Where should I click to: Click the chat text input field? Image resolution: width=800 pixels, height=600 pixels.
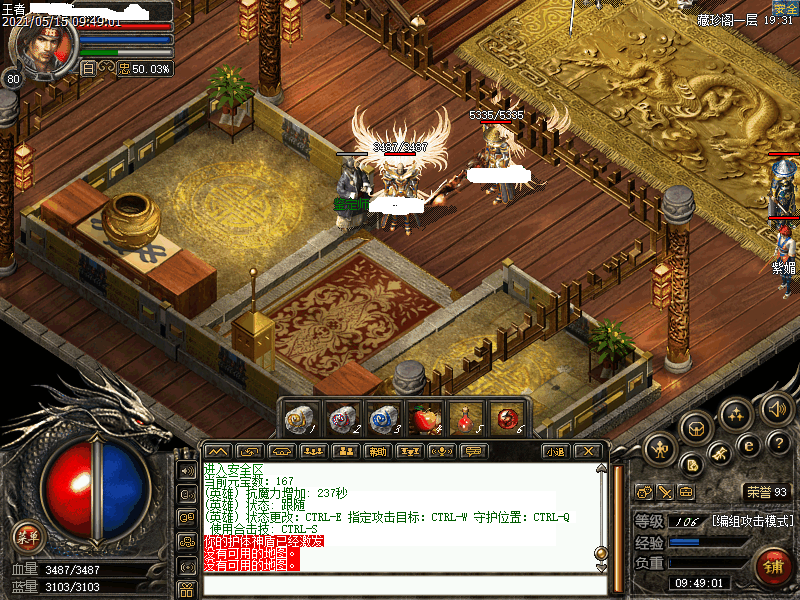400,584
